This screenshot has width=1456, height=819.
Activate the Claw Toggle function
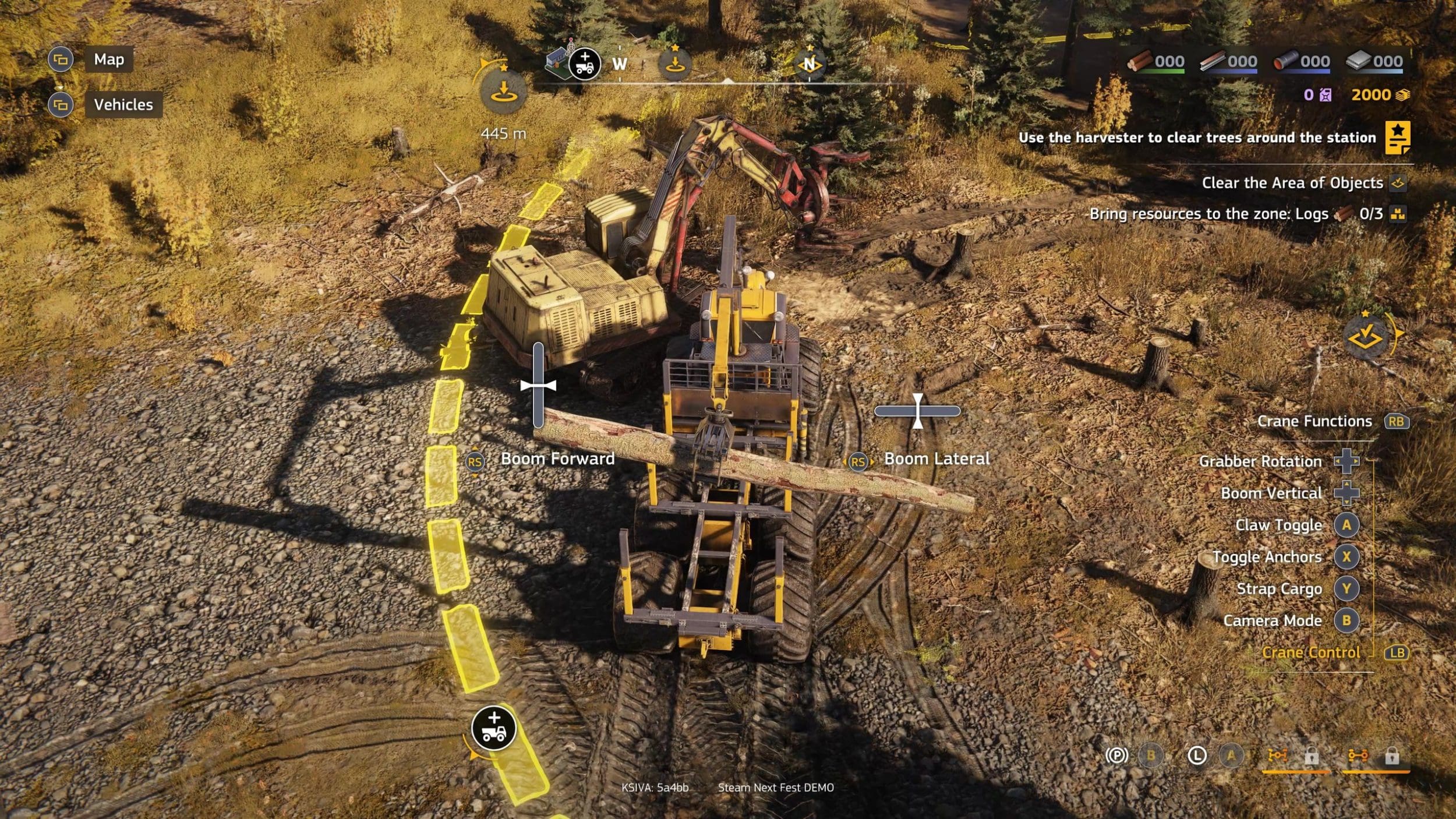click(1278, 525)
